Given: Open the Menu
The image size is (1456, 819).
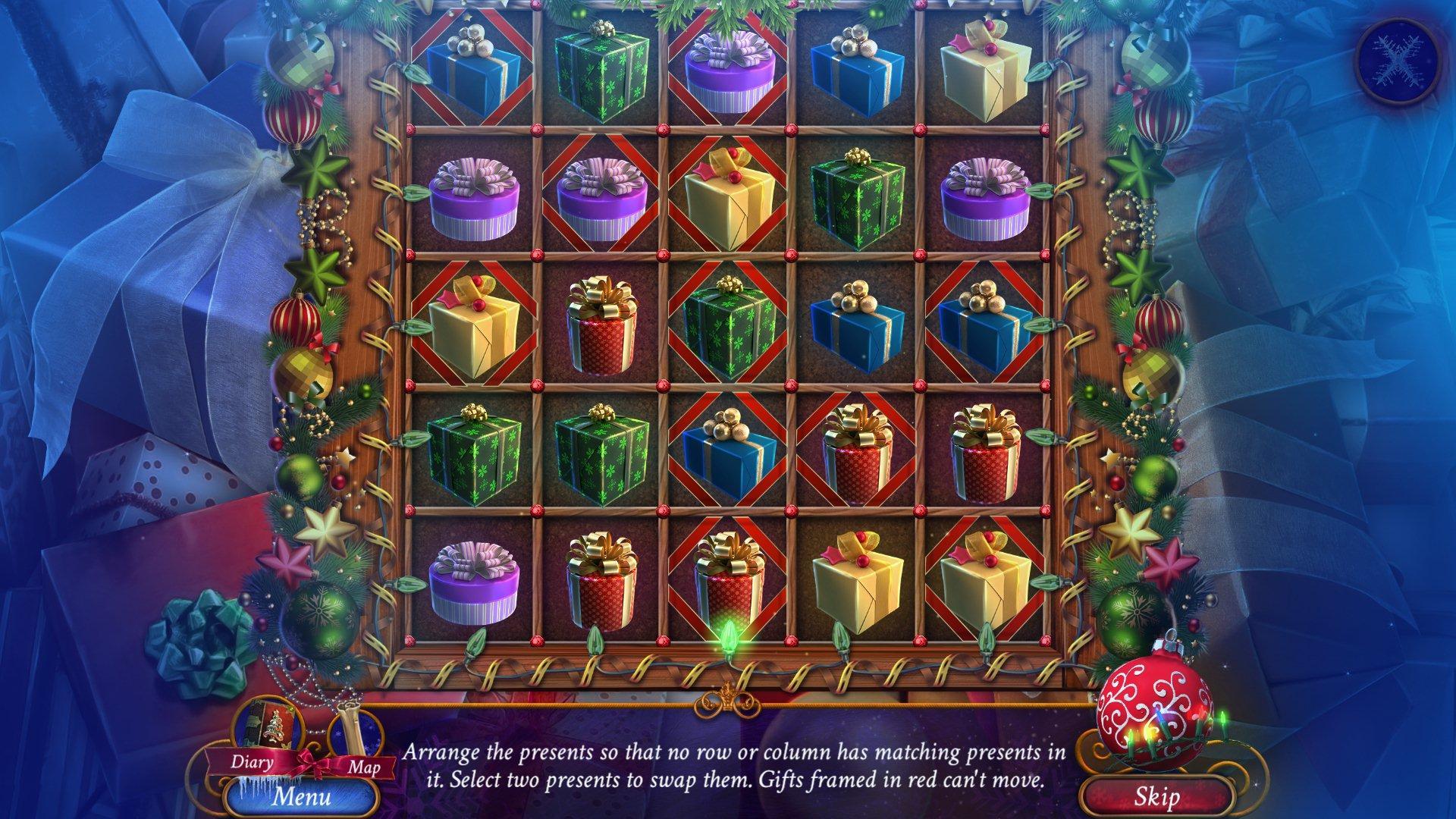Looking at the screenshot, I should click(x=303, y=798).
